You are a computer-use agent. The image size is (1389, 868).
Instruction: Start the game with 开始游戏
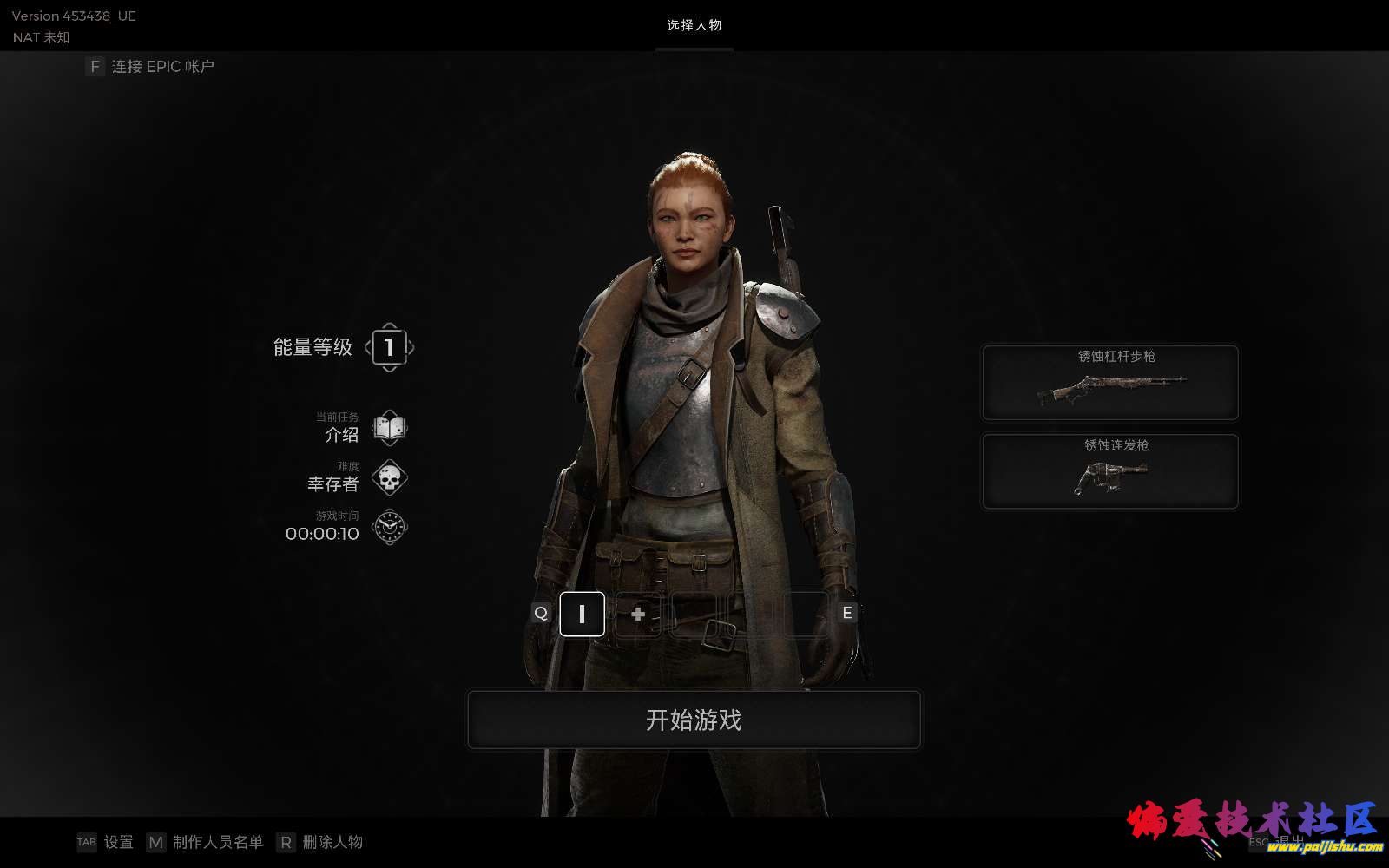click(x=694, y=720)
